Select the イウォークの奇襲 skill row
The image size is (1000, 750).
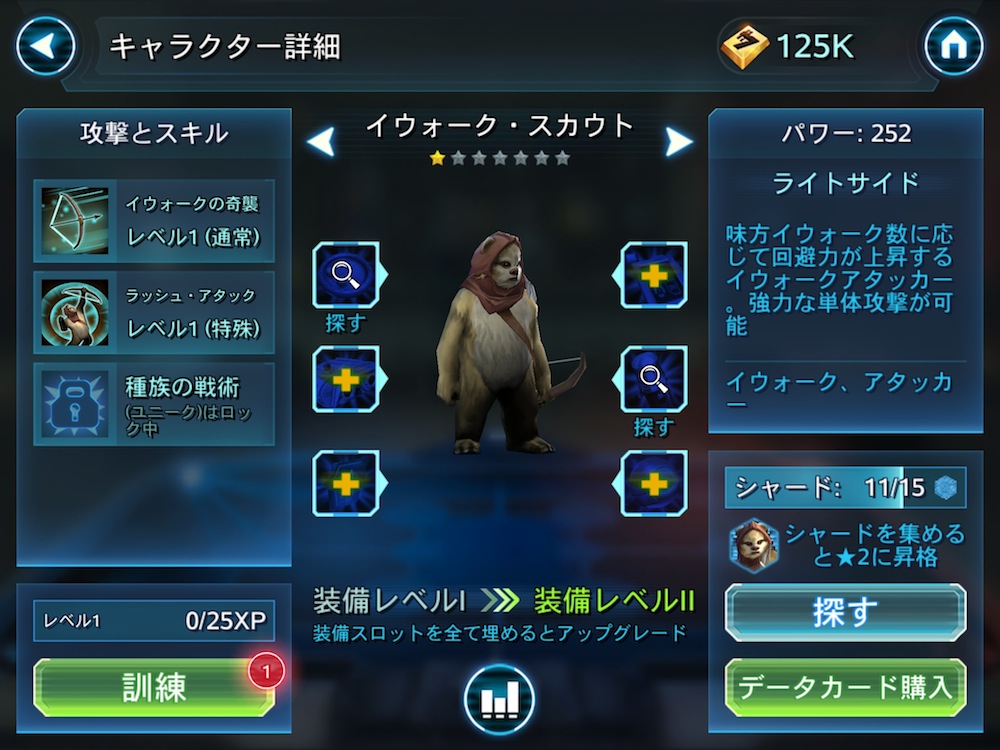154,221
